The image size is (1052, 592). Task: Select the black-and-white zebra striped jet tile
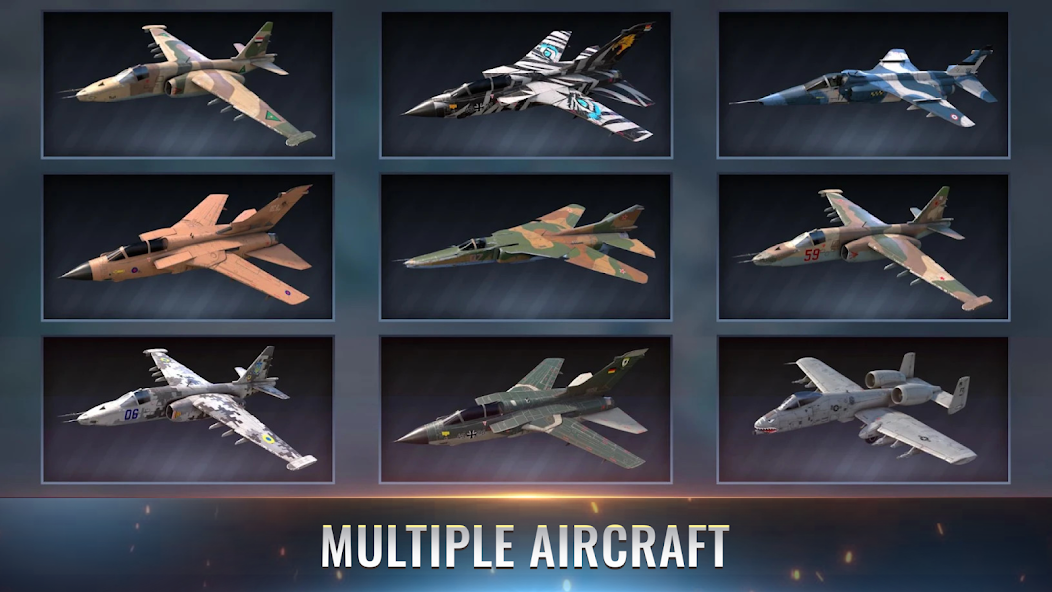coord(525,85)
